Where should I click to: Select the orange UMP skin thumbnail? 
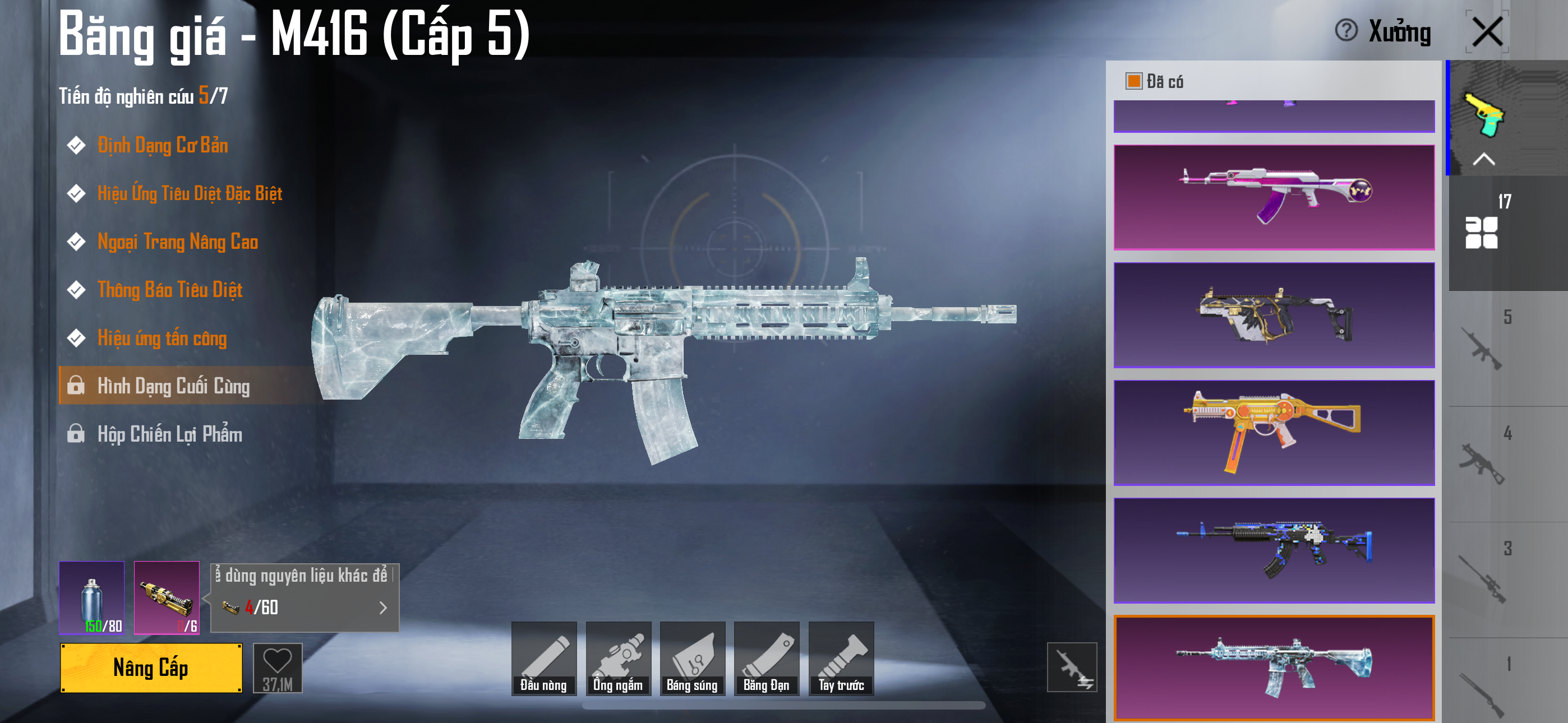(x=1274, y=433)
